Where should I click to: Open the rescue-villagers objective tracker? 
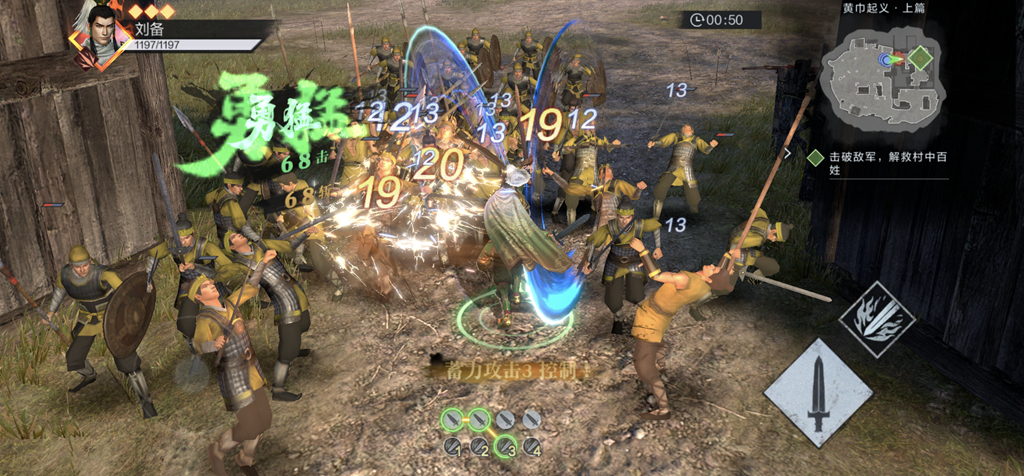point(871,164)
